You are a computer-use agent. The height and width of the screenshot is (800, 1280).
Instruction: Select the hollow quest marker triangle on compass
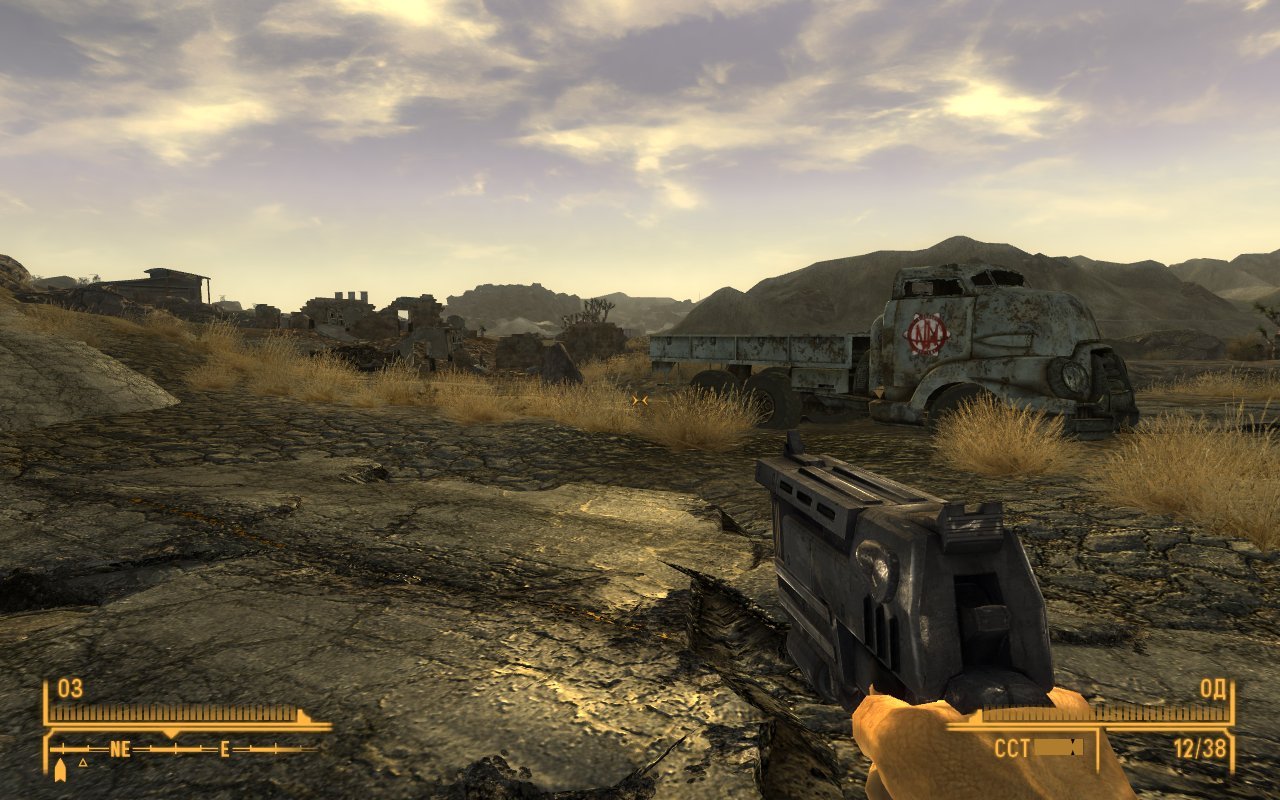click(x=83, y=764)
